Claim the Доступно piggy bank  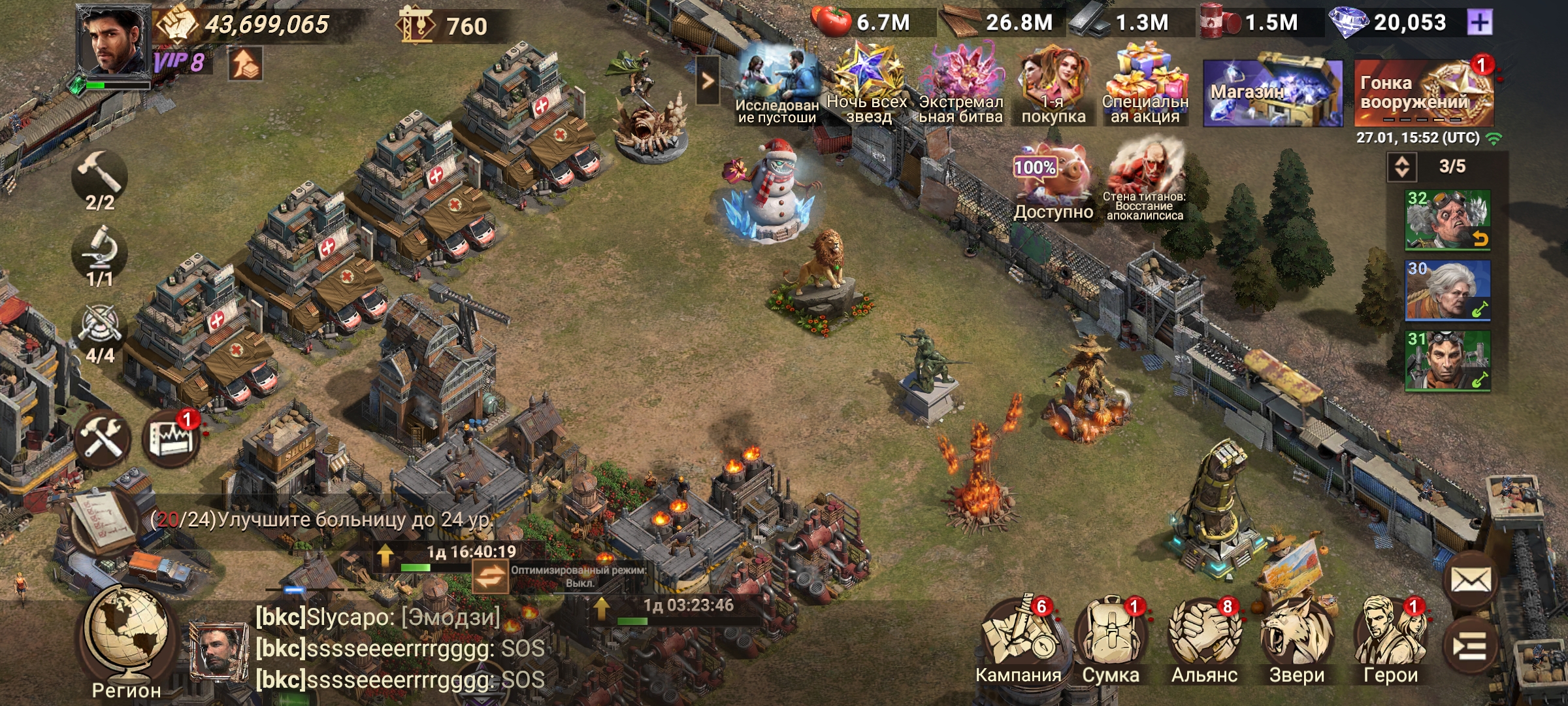pyautogui.click(x=1053, y=182)
